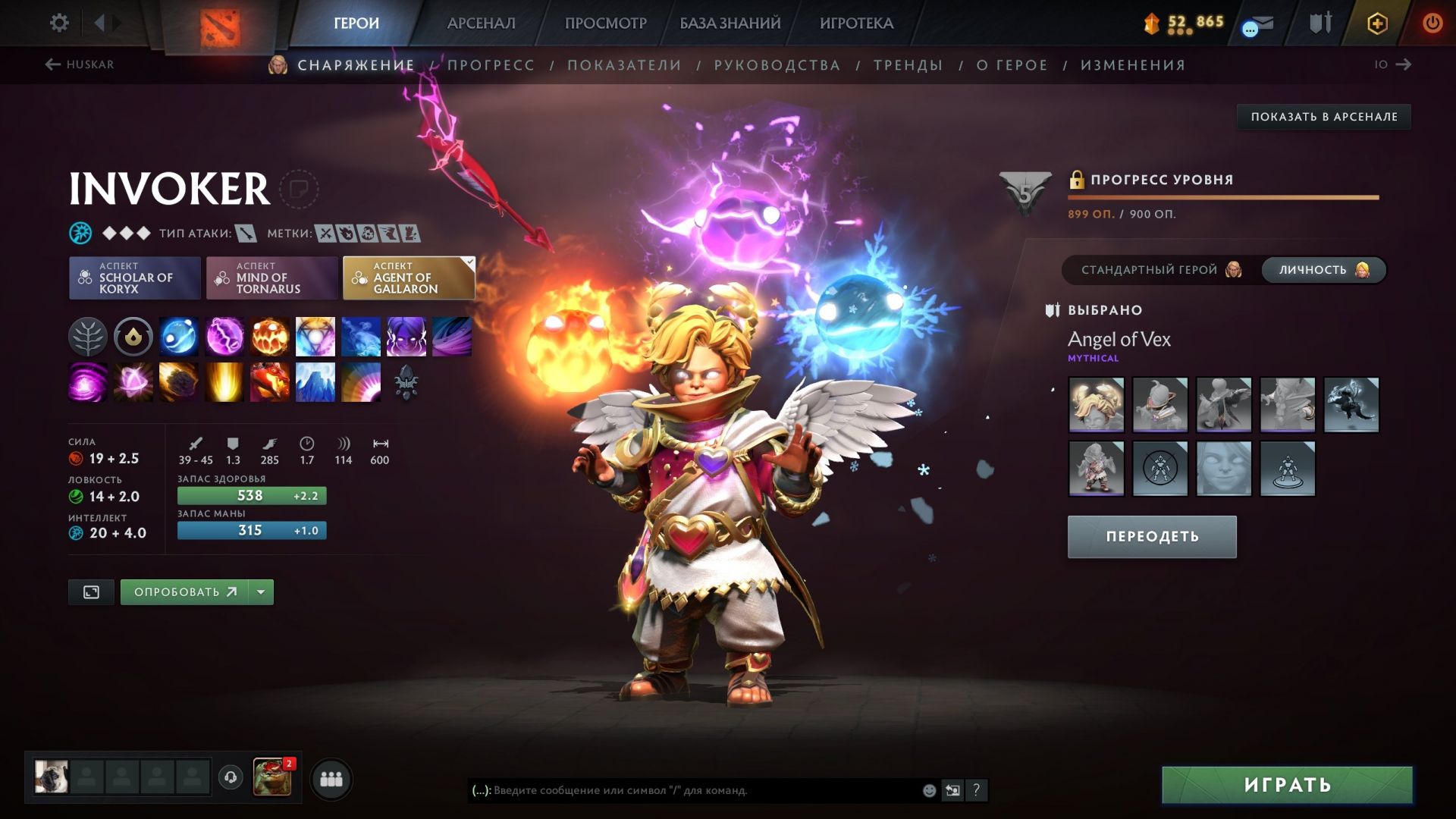1456x819 pixels.
Task: Open the settings gear menu
Action: tap(59, 23)
